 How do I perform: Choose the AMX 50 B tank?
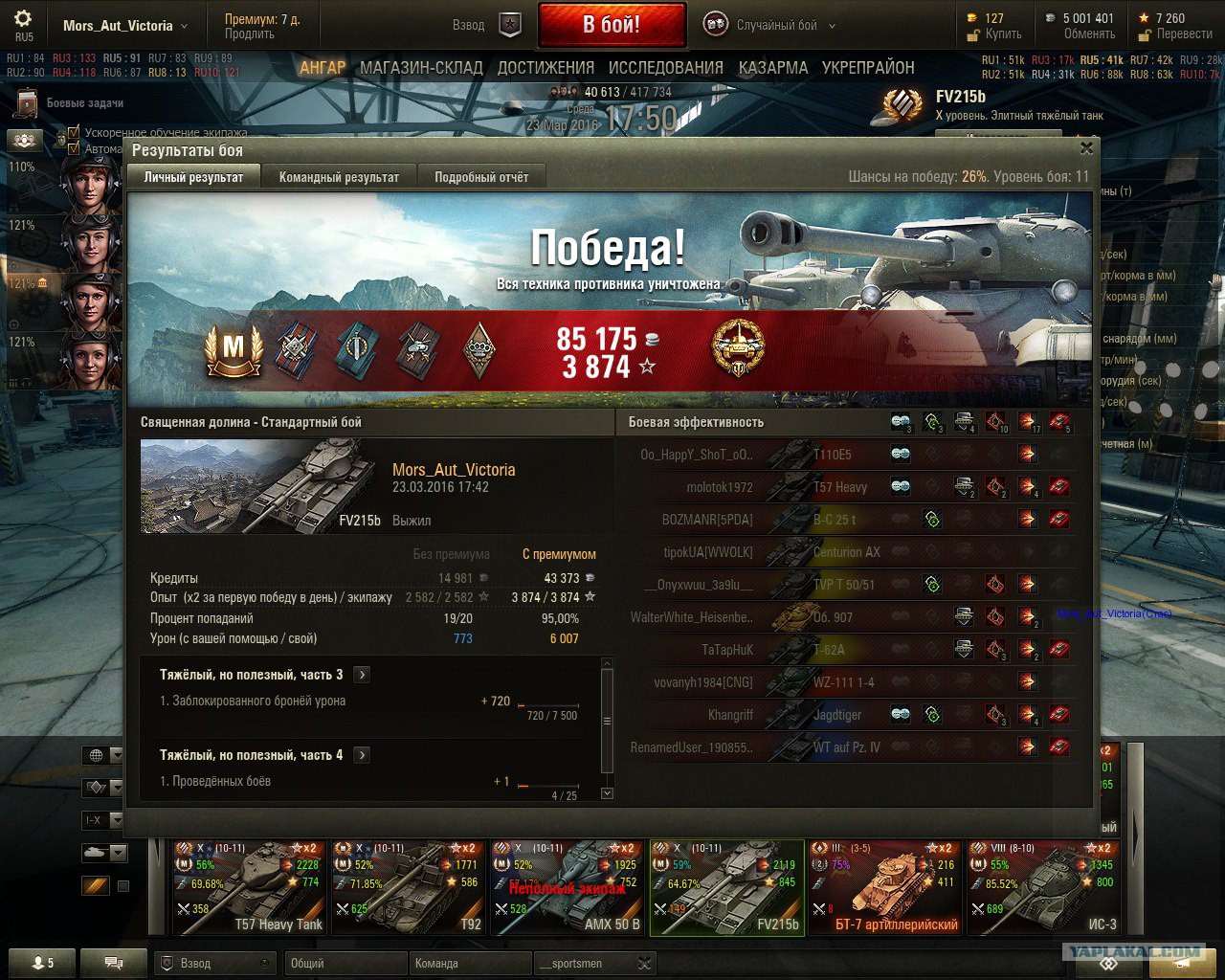(568, 887)
